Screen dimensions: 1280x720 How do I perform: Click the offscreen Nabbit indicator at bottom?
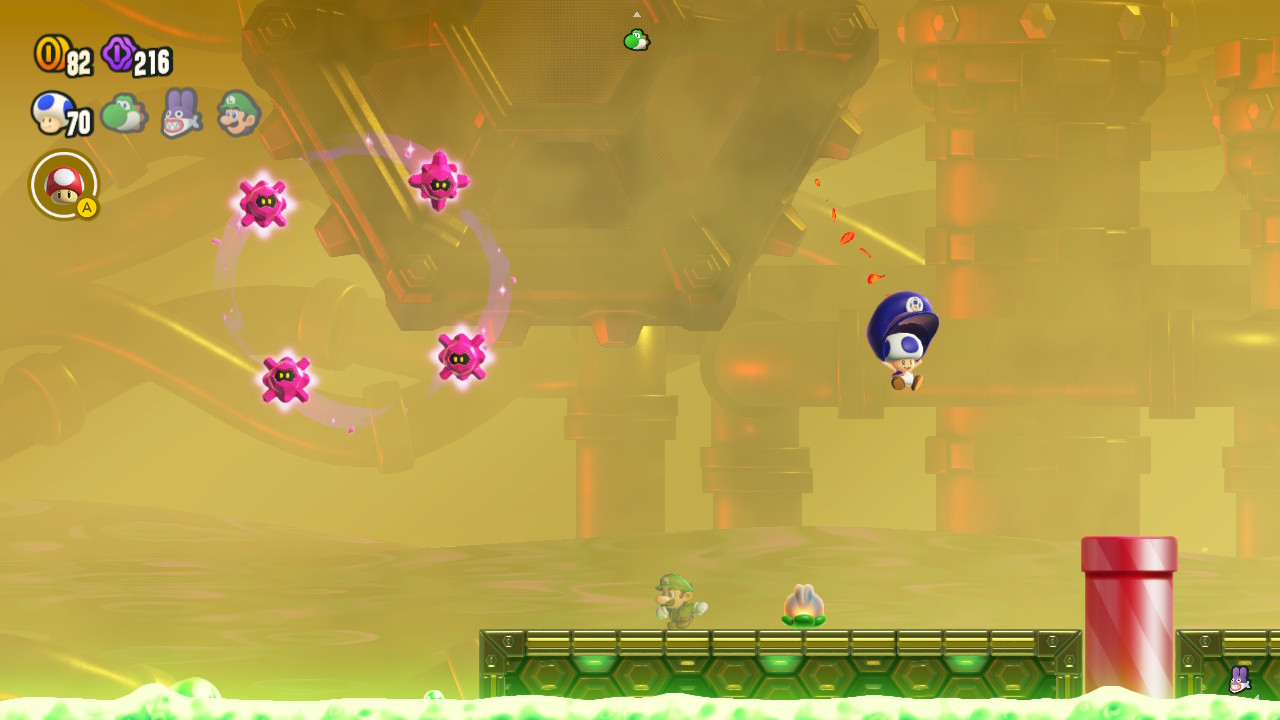point(1239,680)
